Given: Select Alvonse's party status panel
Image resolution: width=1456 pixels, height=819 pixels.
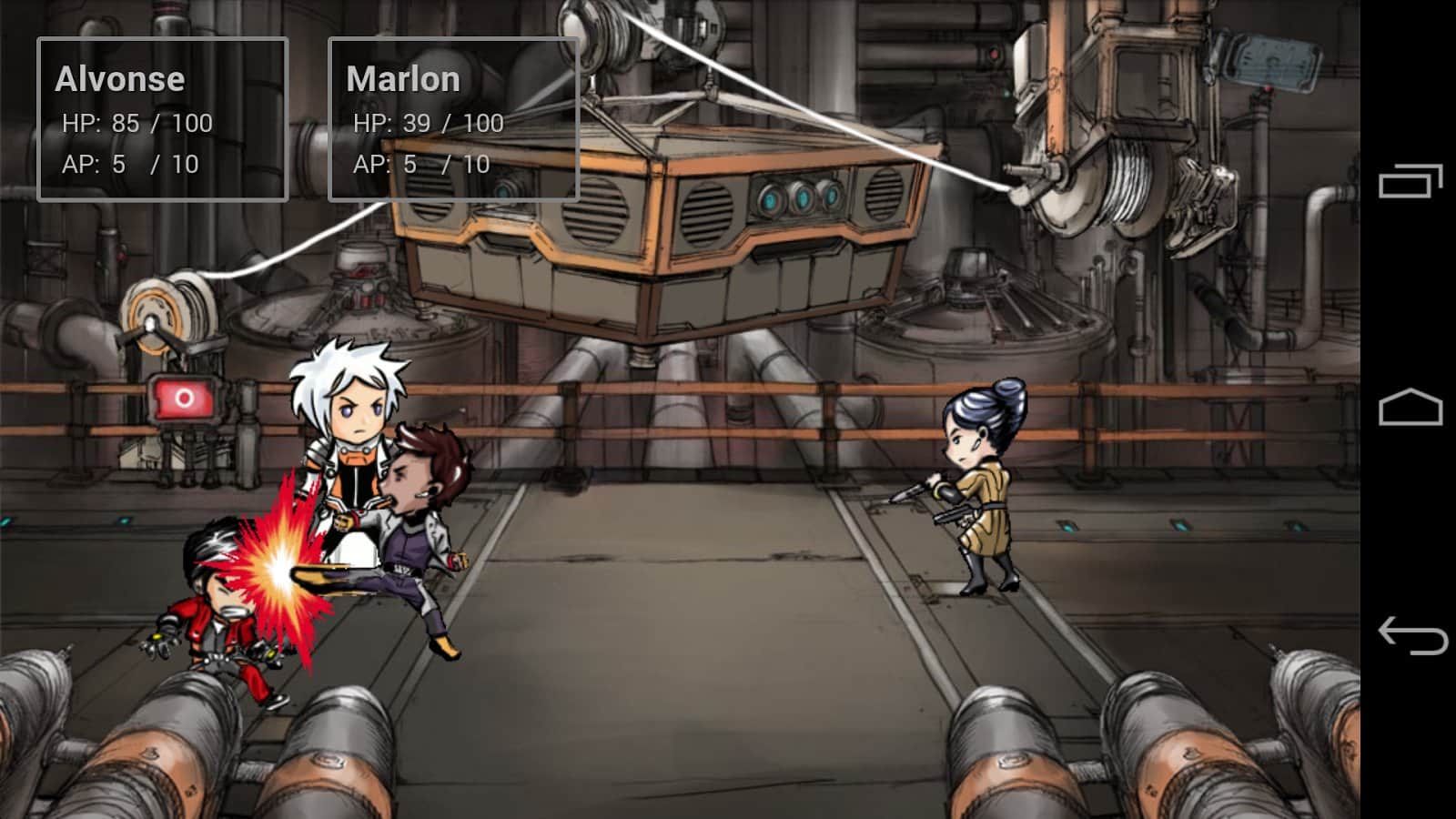Looking at the screenshot, I should tap(163, 119).
